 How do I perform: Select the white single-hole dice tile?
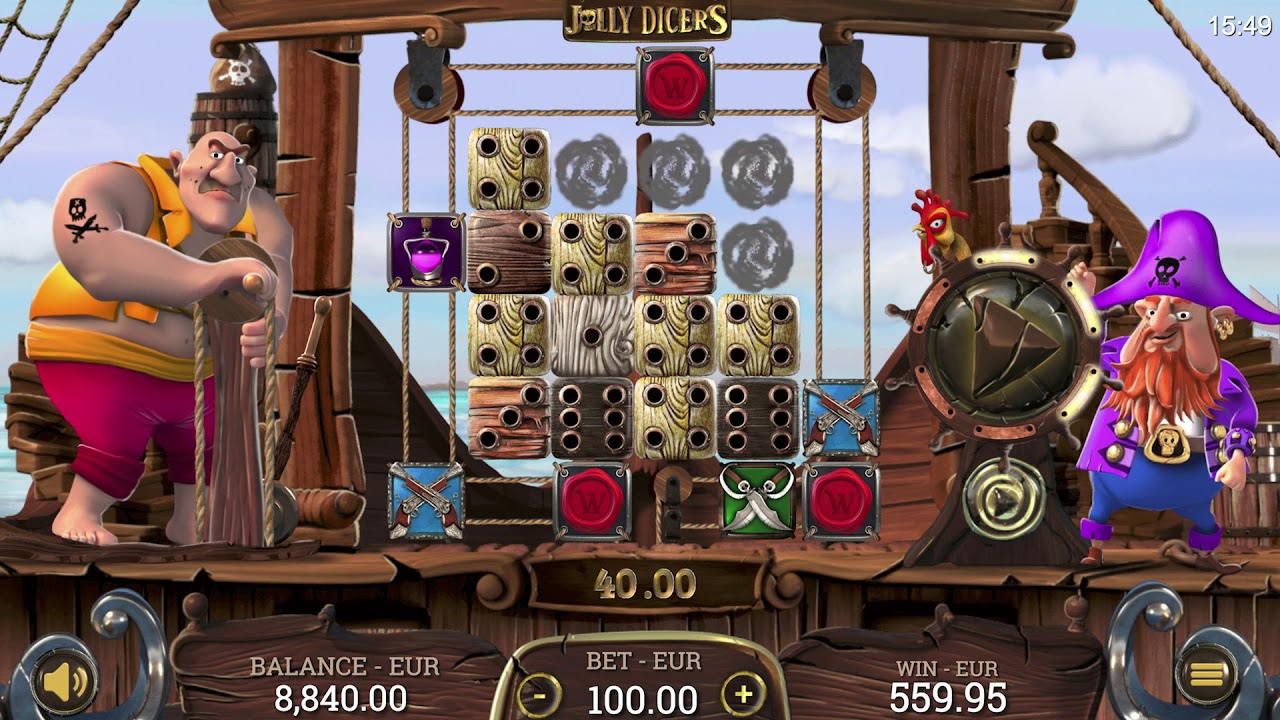click(591, 336)
